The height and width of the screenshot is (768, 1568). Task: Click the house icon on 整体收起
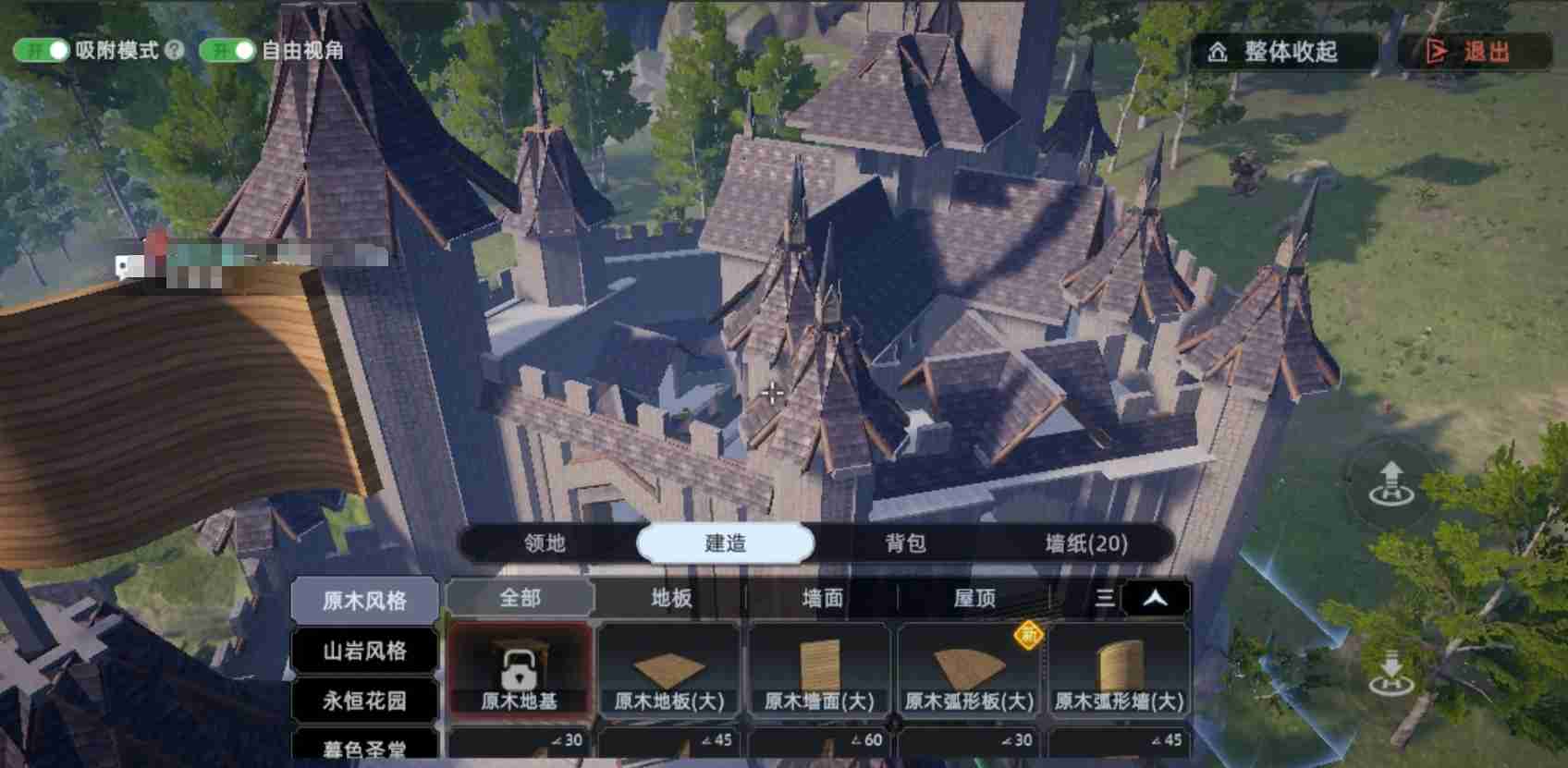pyautogui.click(x=1217, y=53)
